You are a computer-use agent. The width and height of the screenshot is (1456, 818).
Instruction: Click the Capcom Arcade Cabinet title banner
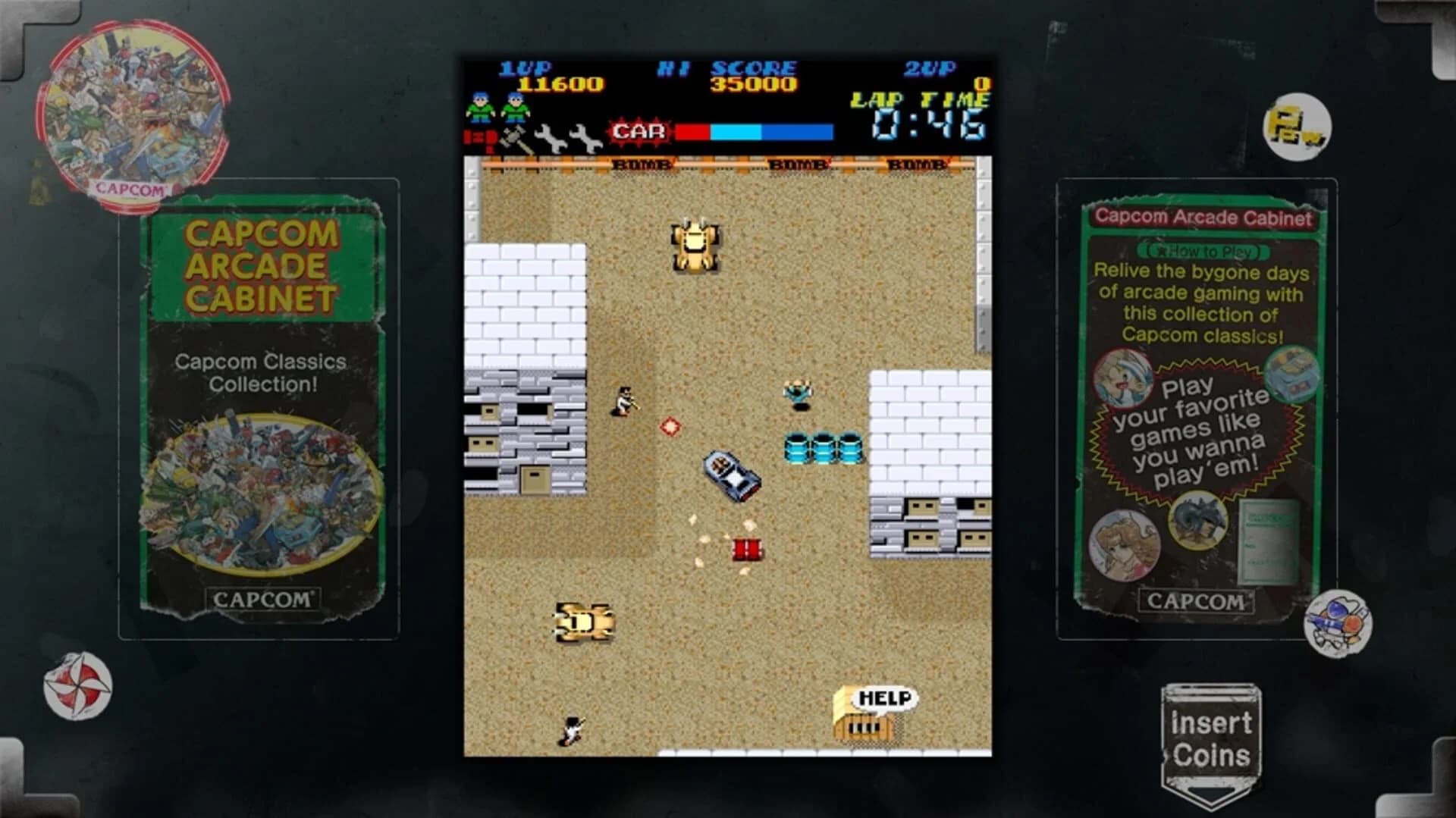(1203, 216)
